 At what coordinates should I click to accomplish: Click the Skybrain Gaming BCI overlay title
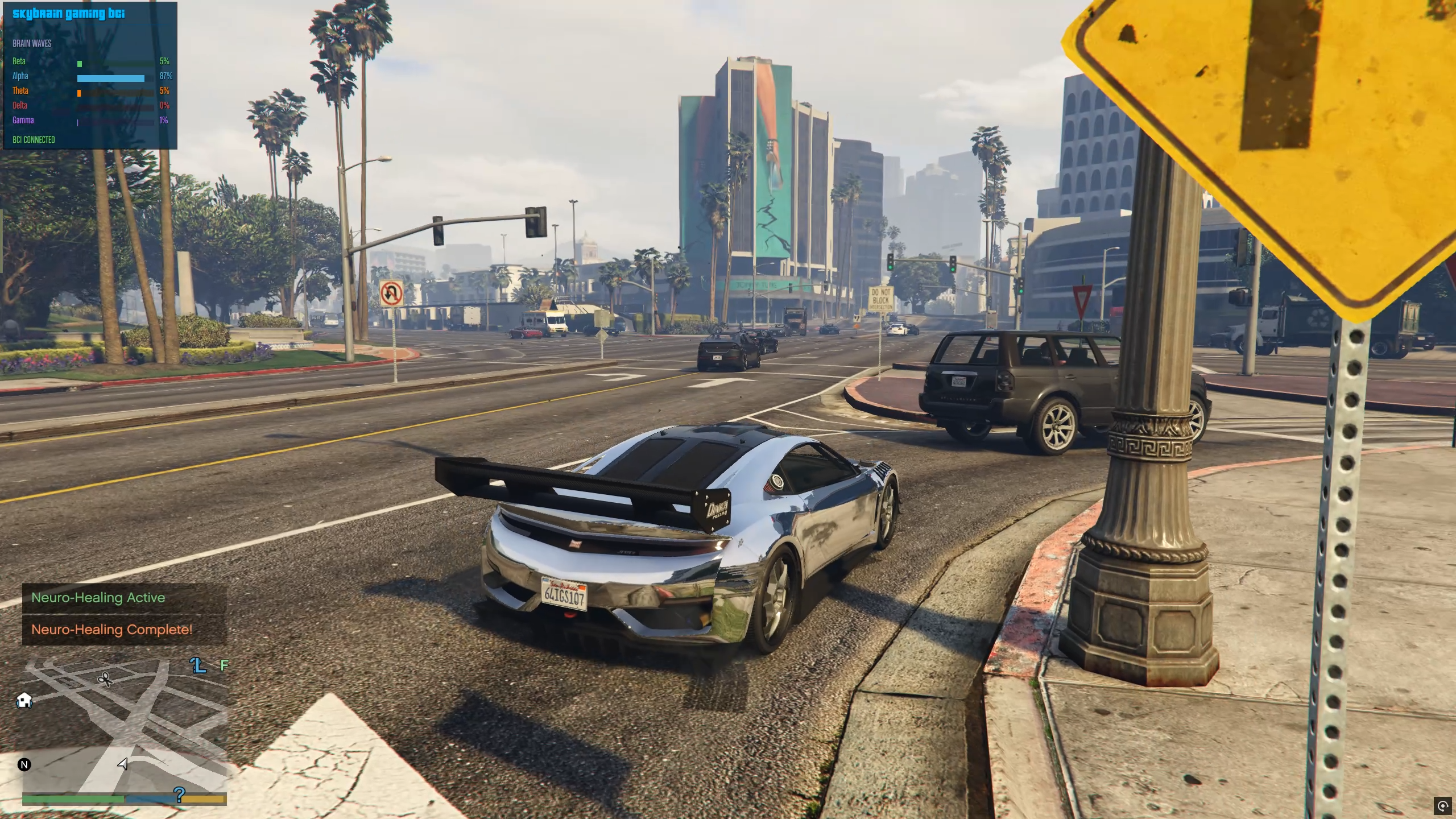pyautogui.click(x=69, y=14)
